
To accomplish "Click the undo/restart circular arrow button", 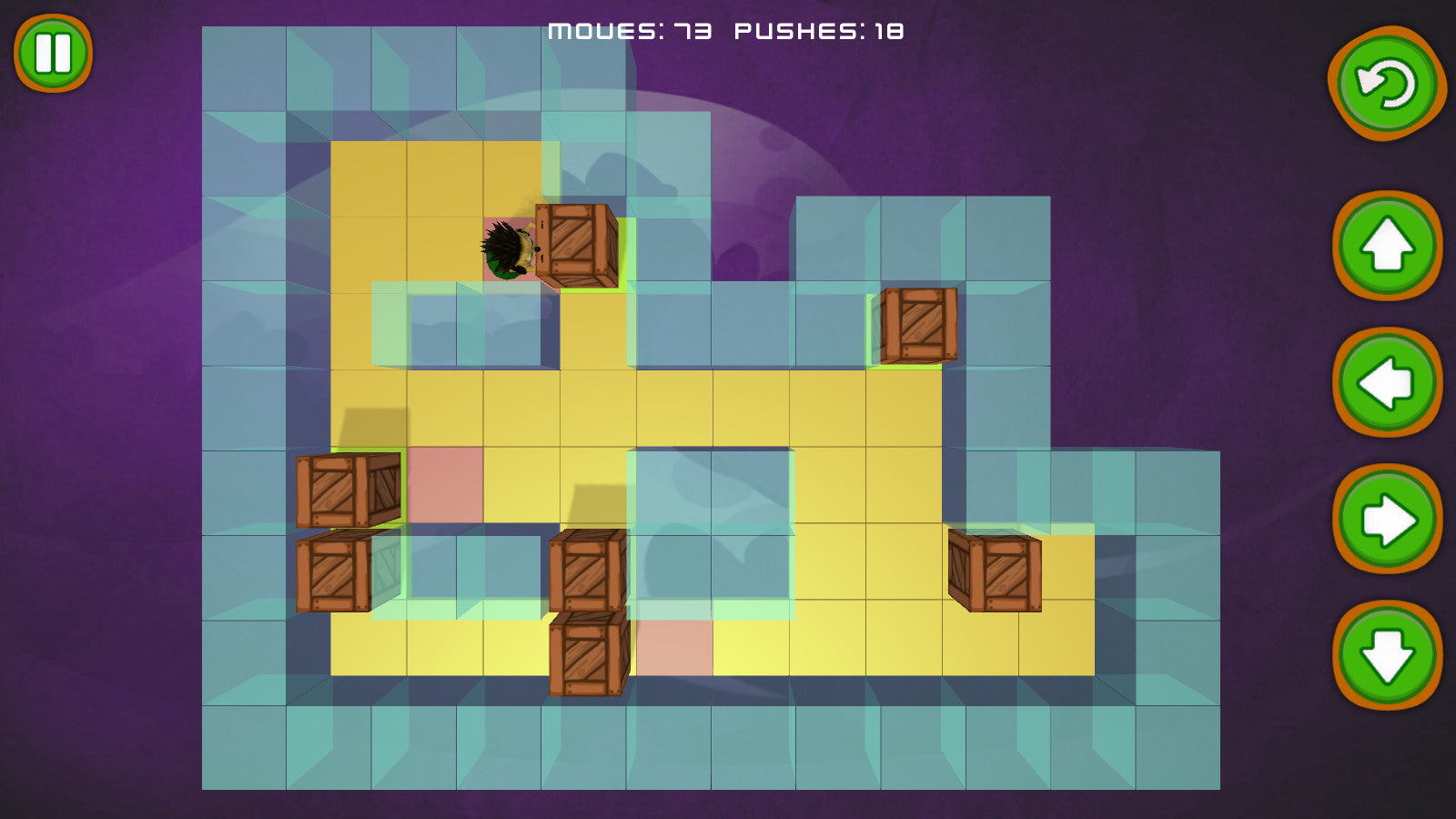I will 1387,84.
